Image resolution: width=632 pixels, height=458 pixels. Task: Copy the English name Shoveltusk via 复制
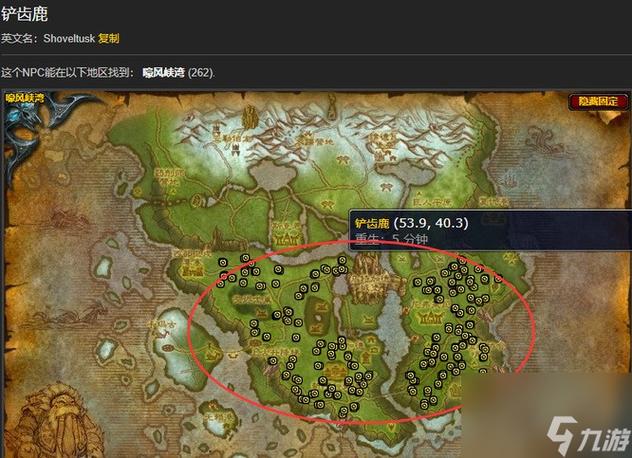[109, 38]
